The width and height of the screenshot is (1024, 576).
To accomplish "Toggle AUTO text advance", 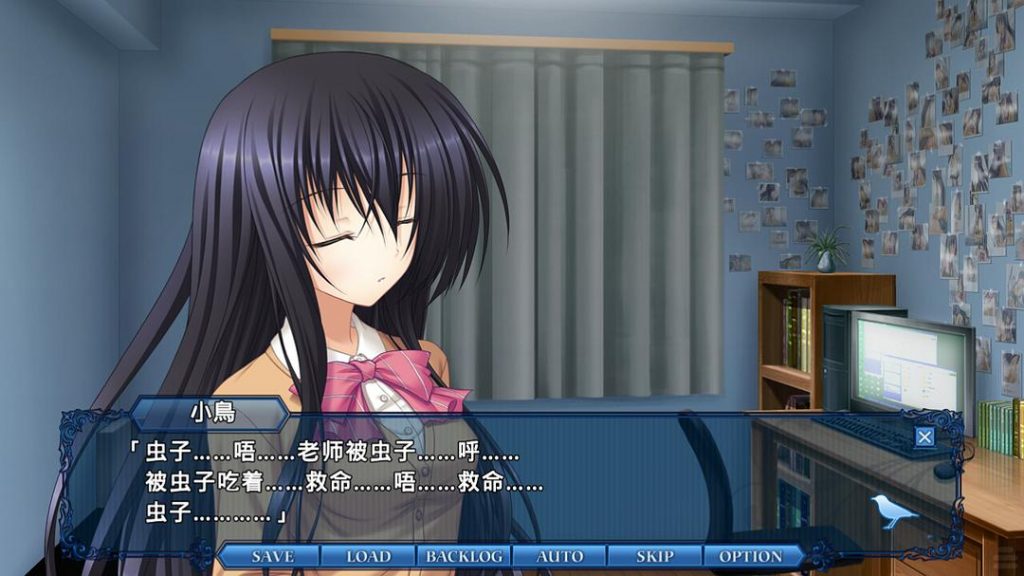I will coord(560,556).
